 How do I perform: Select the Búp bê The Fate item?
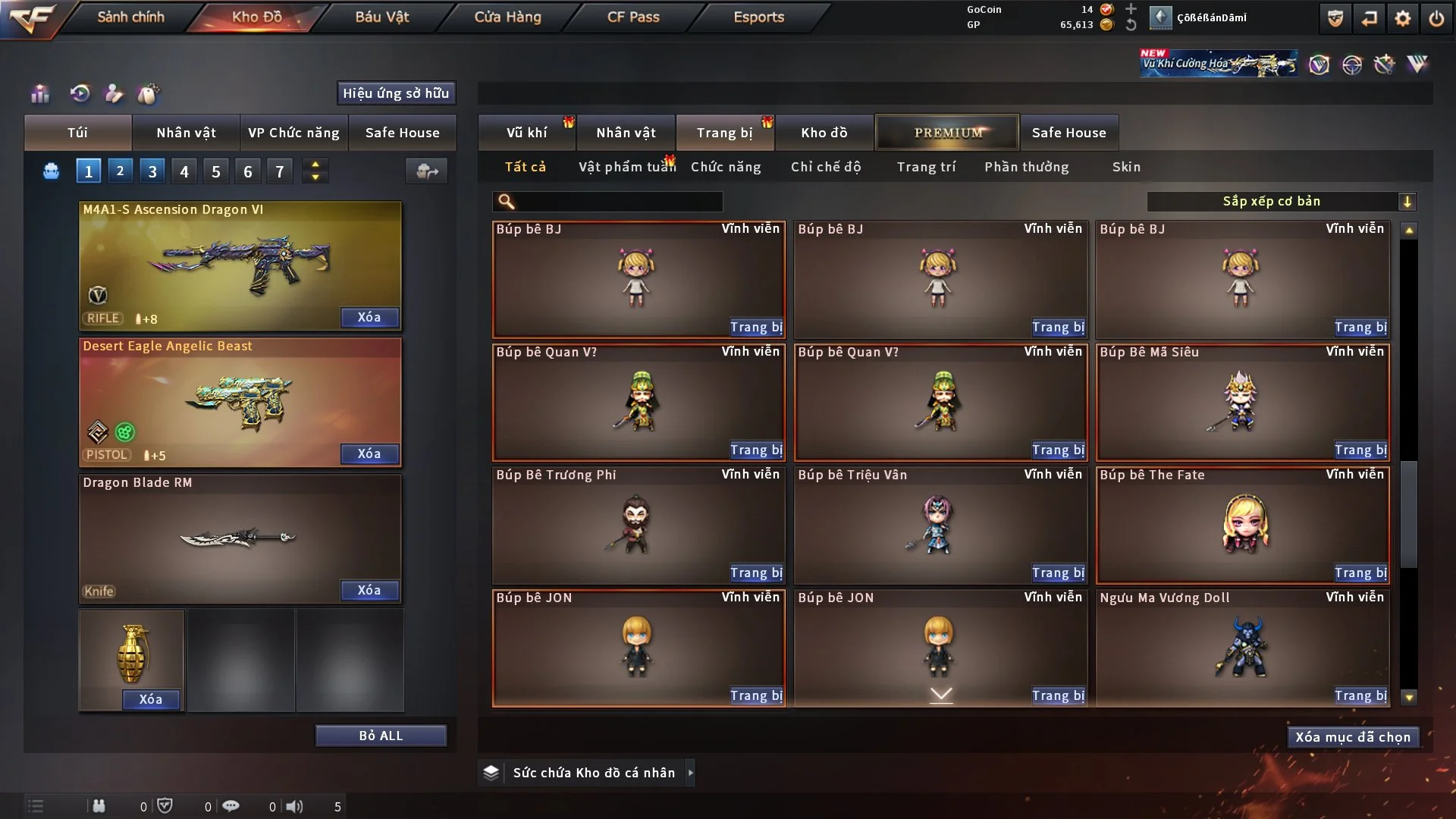[x=1242, y=525]
